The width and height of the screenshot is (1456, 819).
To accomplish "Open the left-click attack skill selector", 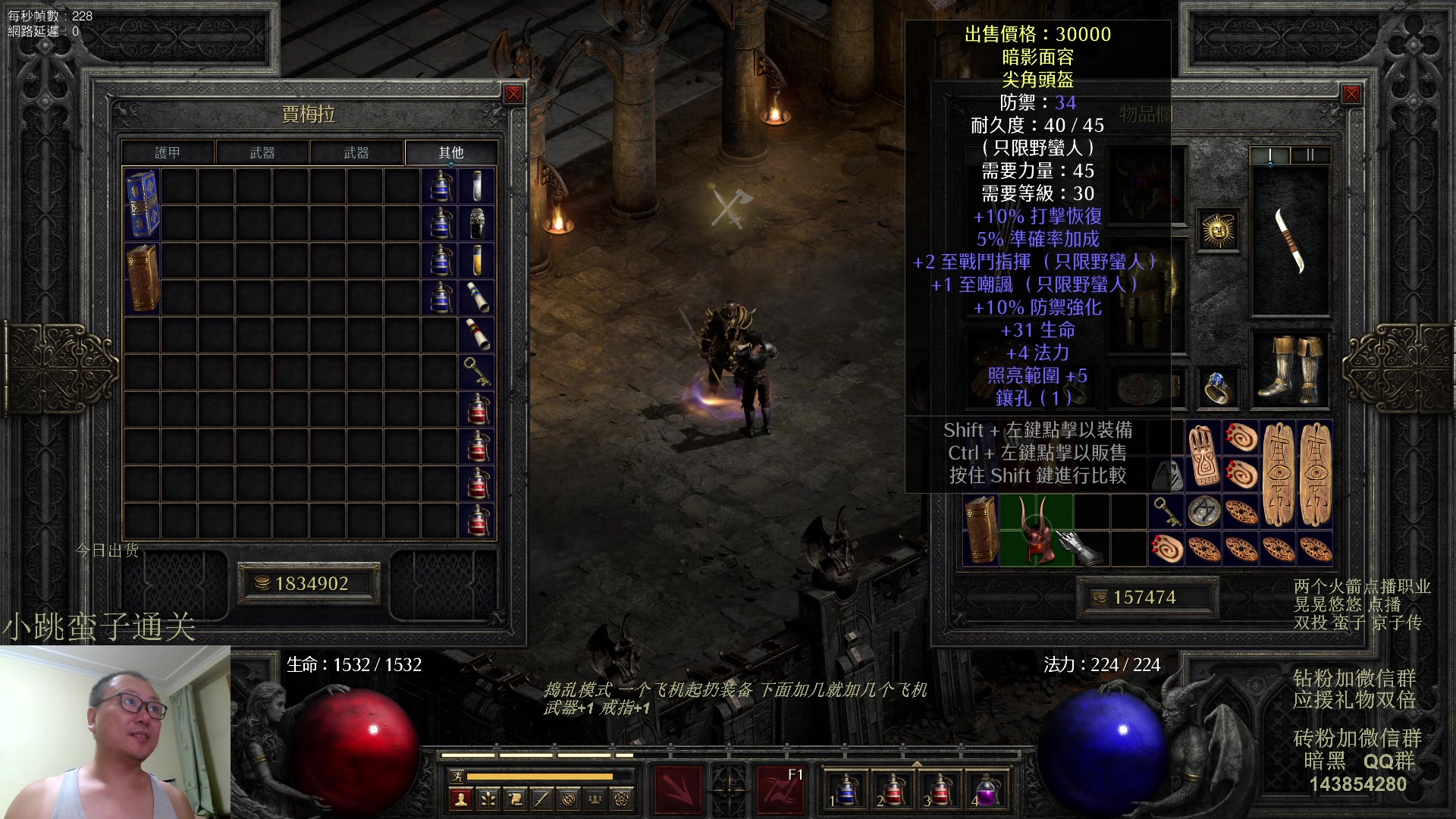I will click(x=677, y=789).
